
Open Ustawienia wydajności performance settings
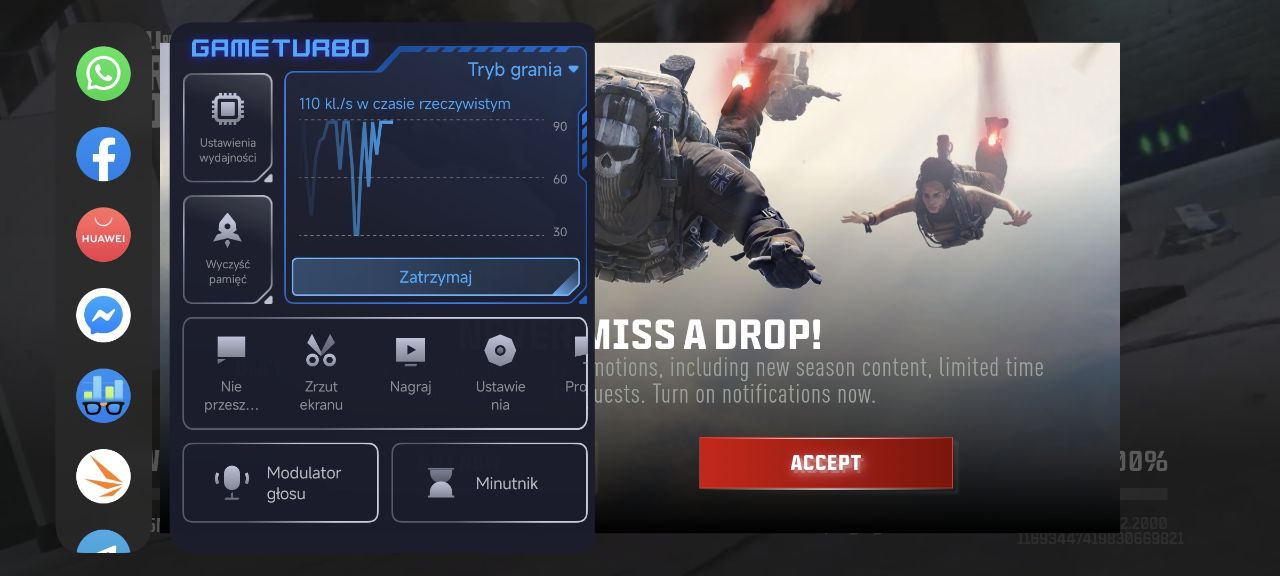228,127
